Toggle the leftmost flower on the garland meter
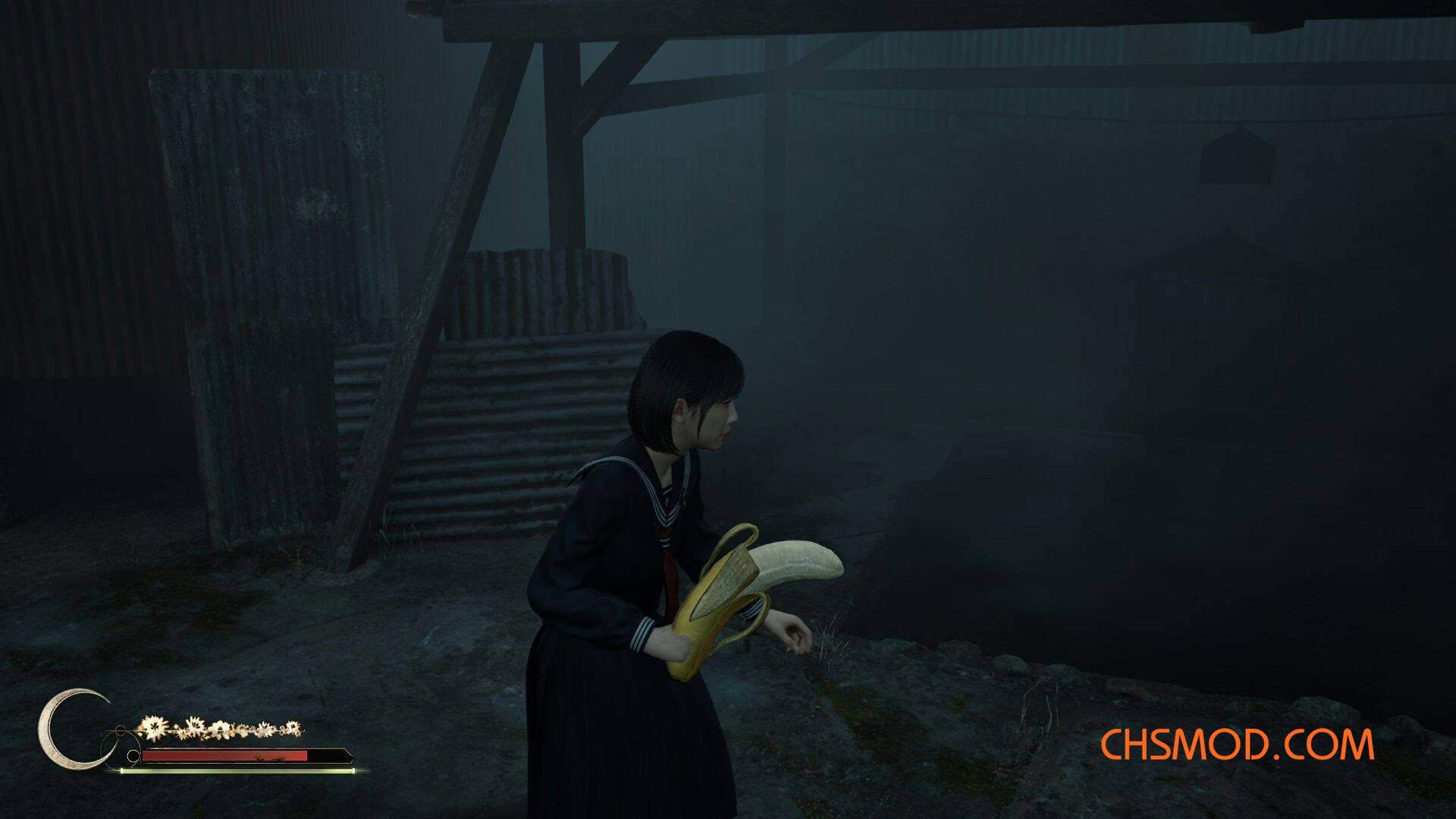1456x819 pixels. pyautogui.click(x=155, y=726)
